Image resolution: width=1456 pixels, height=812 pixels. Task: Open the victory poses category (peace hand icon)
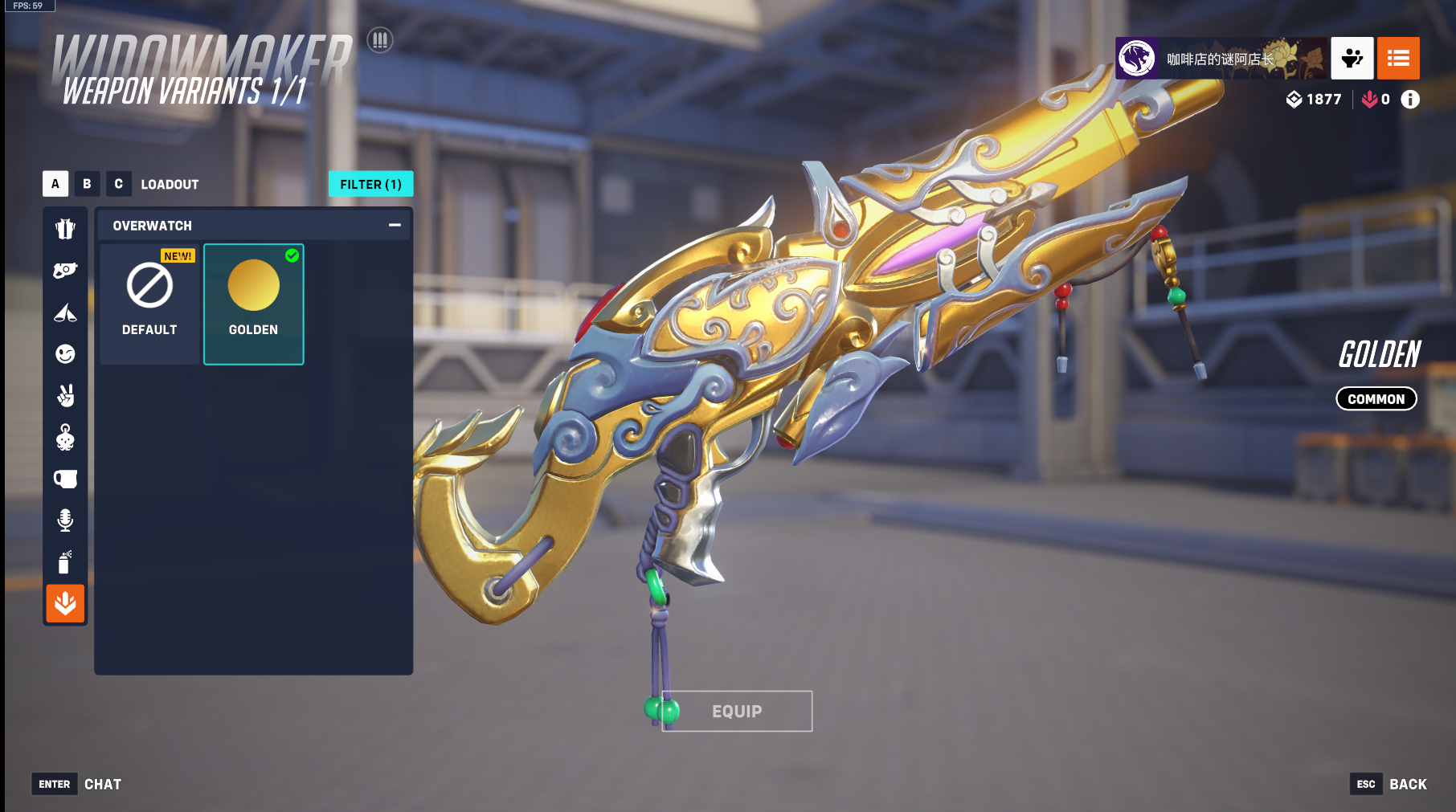65,396
